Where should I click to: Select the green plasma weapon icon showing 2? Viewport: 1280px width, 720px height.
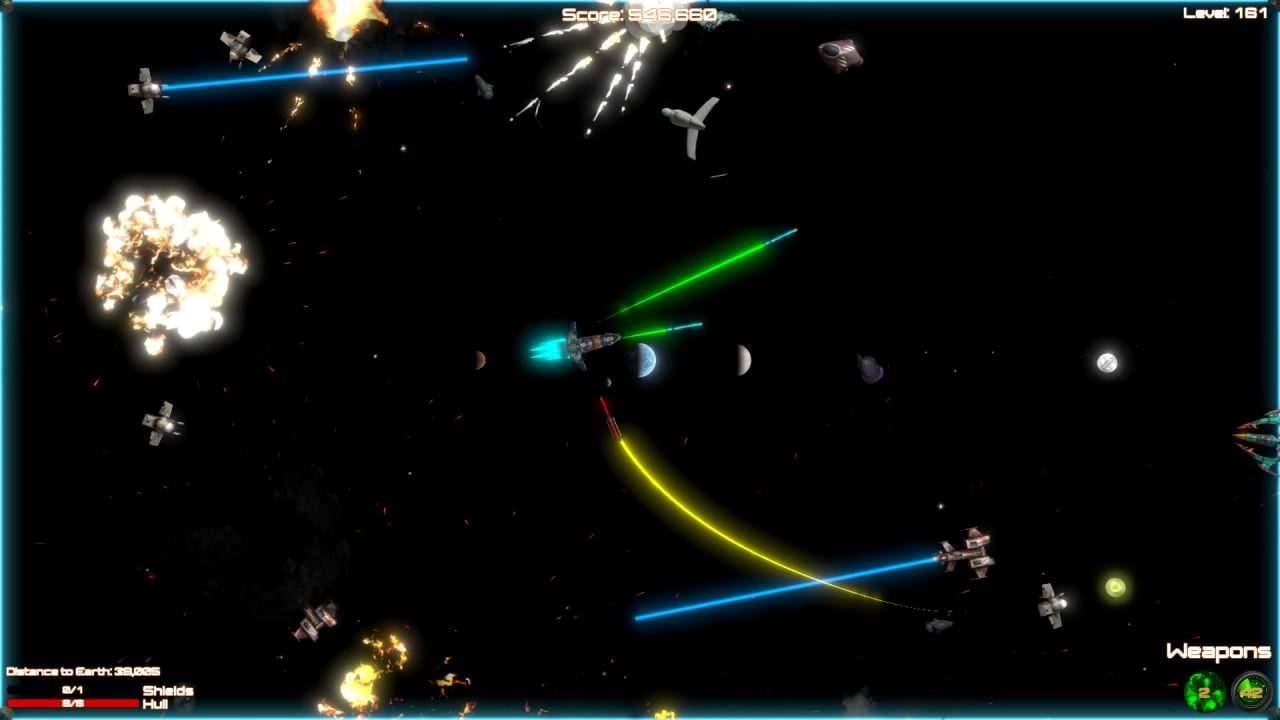click(1204, 691)
